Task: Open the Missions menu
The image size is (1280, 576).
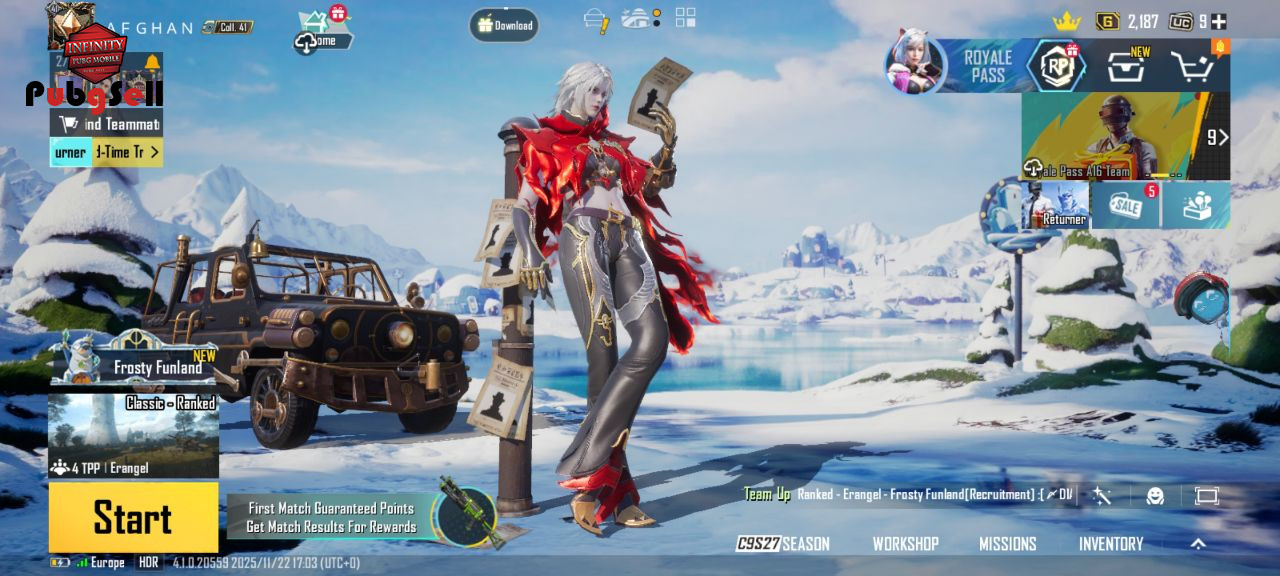Action: click(x=1007, y=544)
